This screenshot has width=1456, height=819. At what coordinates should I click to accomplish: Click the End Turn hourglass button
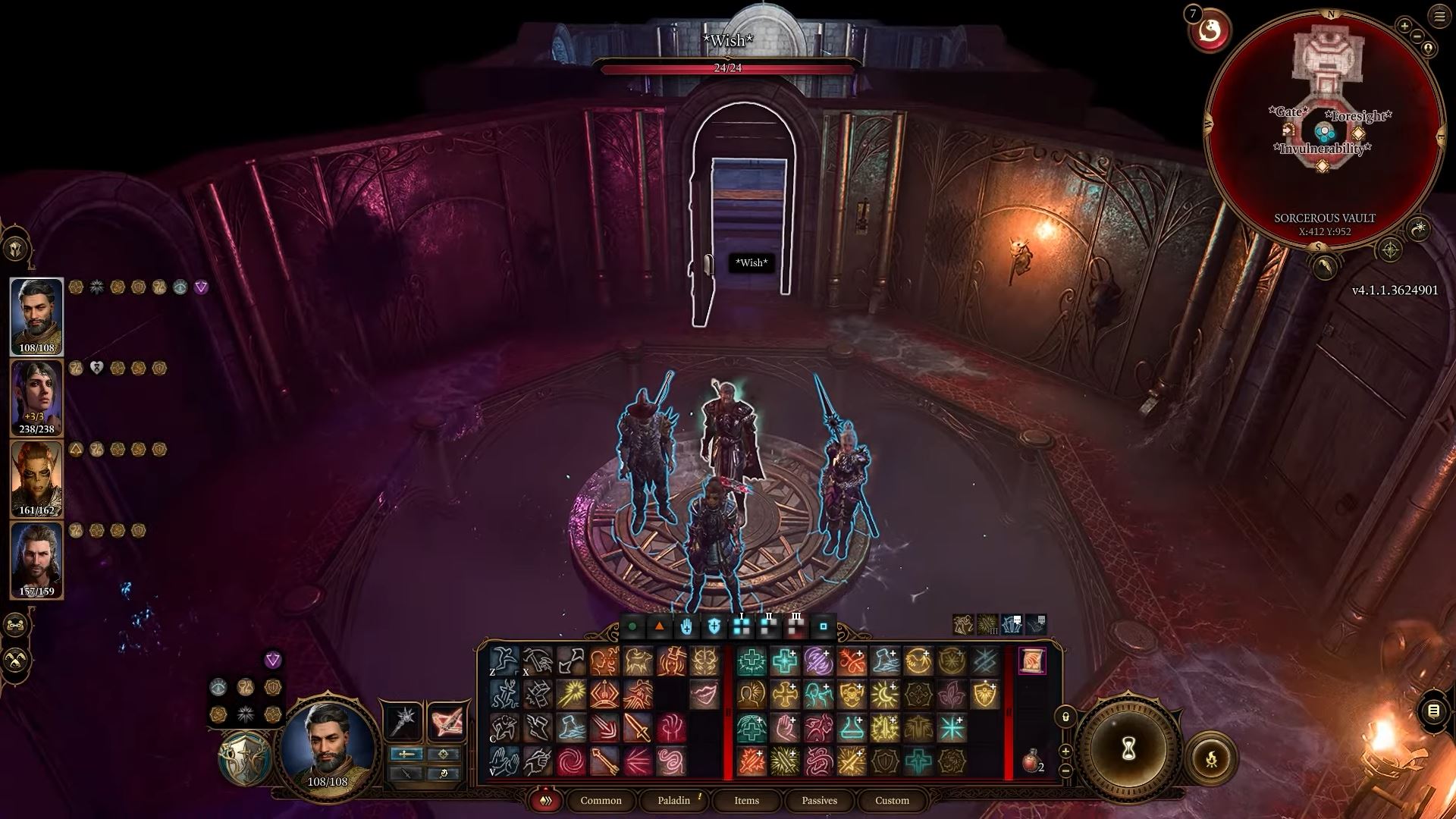pyautogui.click(x=1128, y=749)
